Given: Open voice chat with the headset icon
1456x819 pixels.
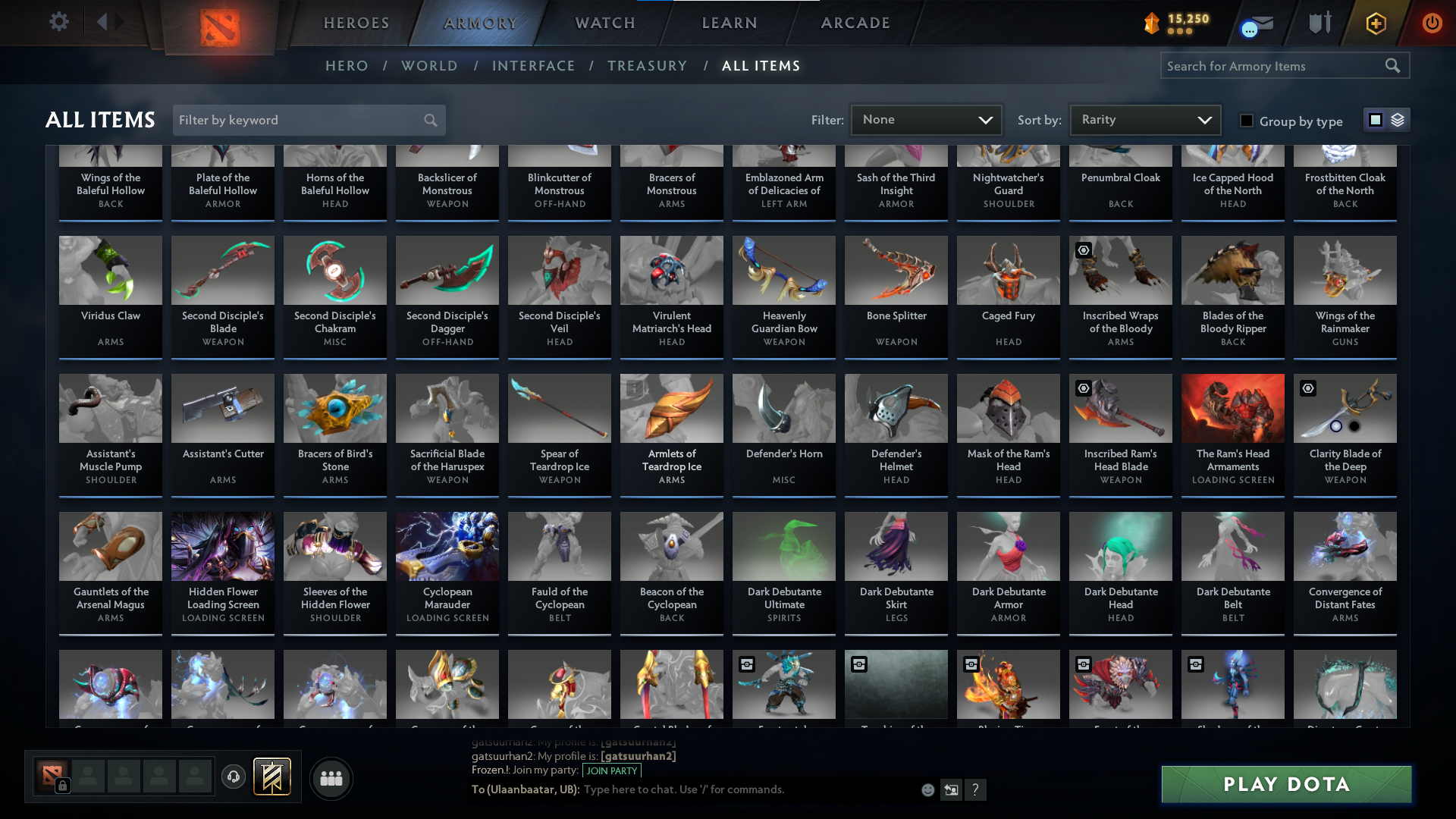Looking at the screenshot, I should coord(233,777).
